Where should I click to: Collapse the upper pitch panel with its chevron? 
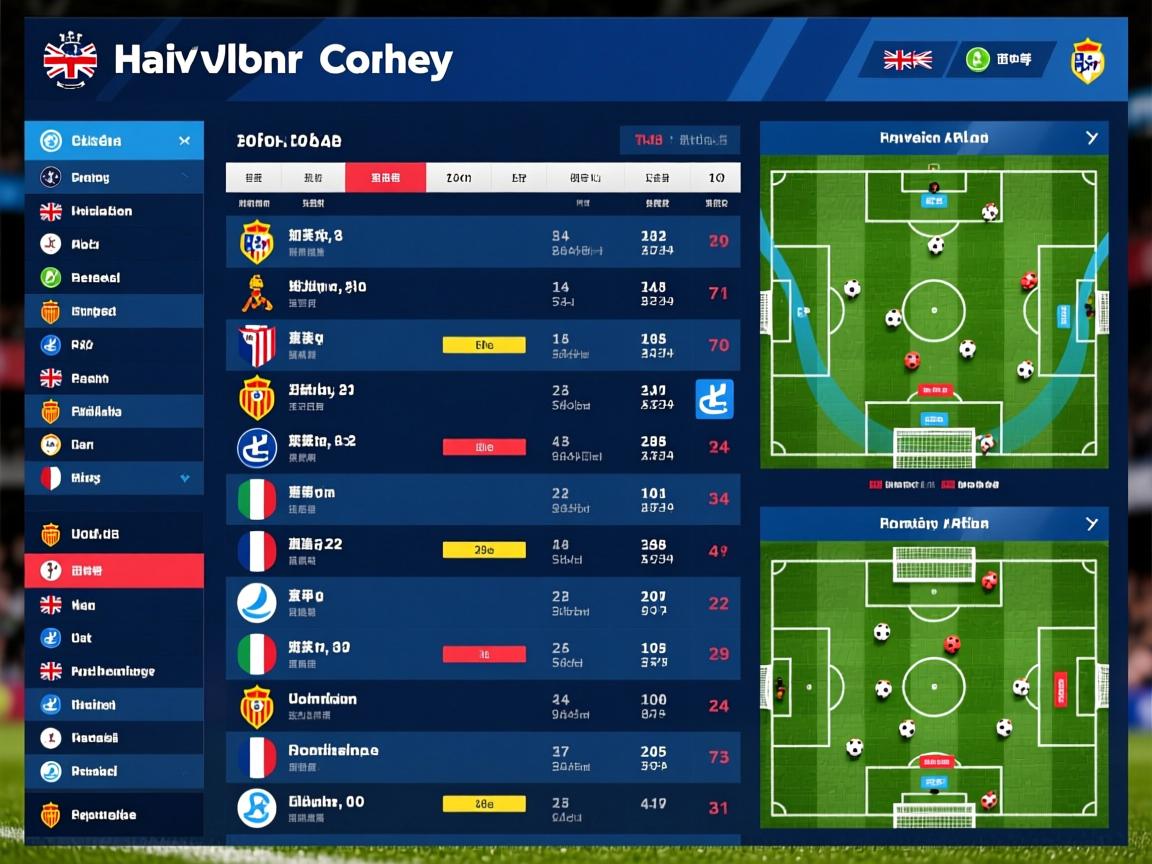1092,138
